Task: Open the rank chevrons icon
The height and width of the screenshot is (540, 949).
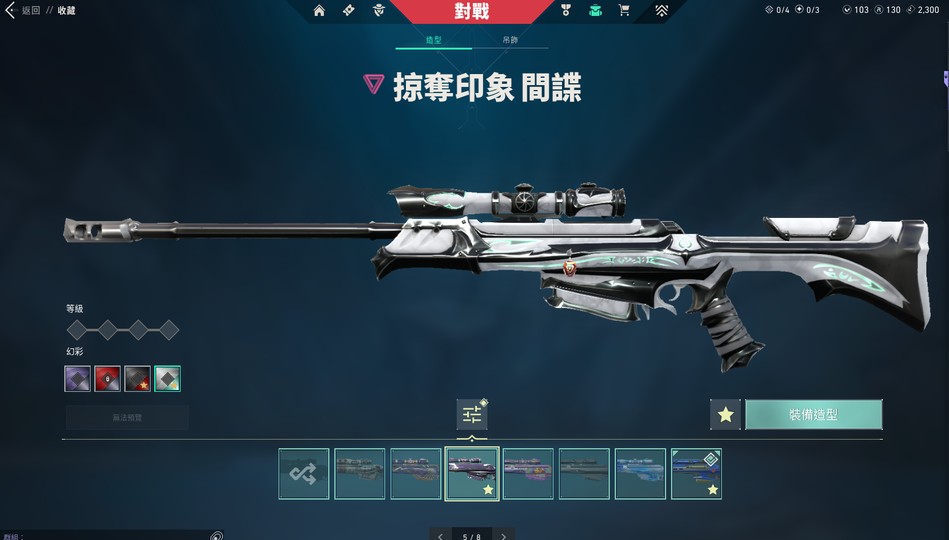Action: pyautogui.click(x=661, y=11)
